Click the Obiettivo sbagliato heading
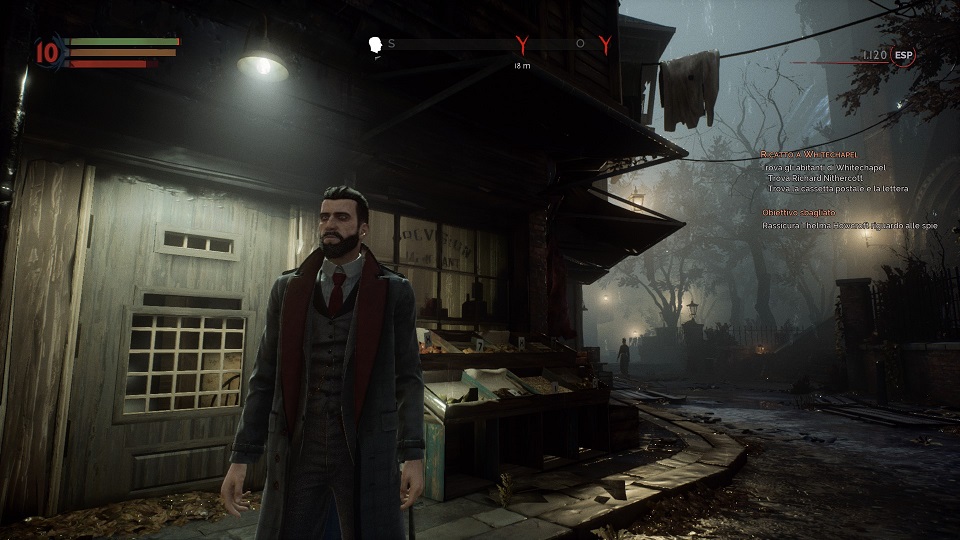This screenshot has height=540, width=960. tap(798, 213)
